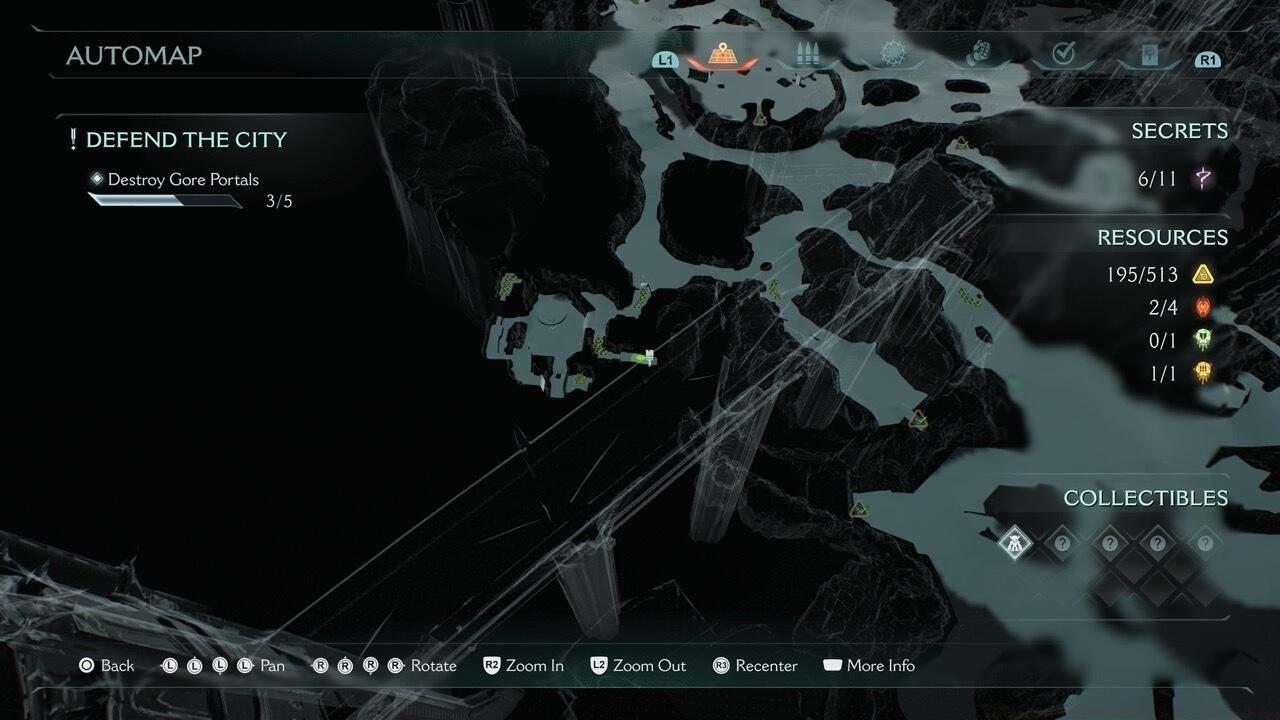1280x720 pixels.
Task: Switch to the book codex tab
Action: [1148, 54]
